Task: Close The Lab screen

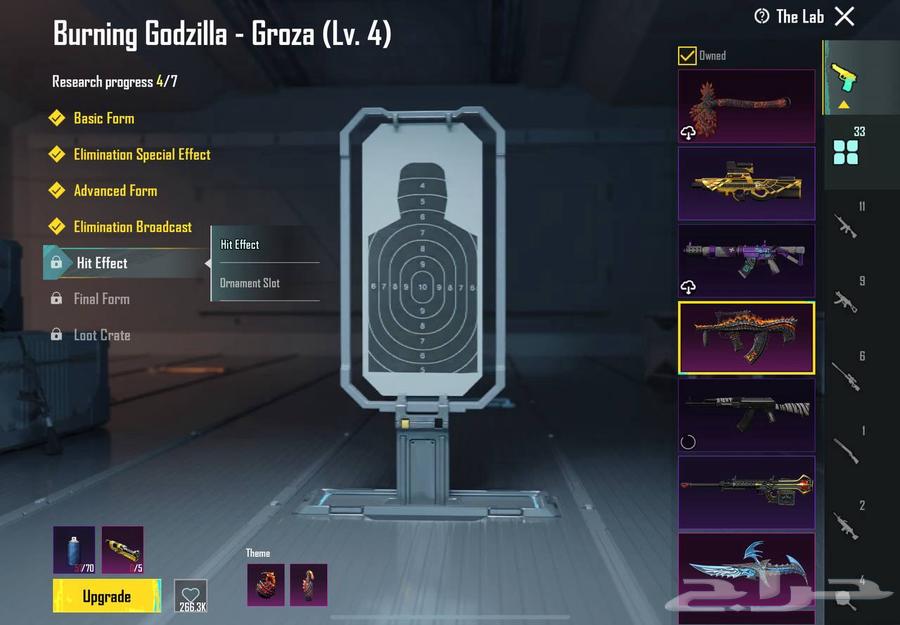Action: tap(845, 16)
